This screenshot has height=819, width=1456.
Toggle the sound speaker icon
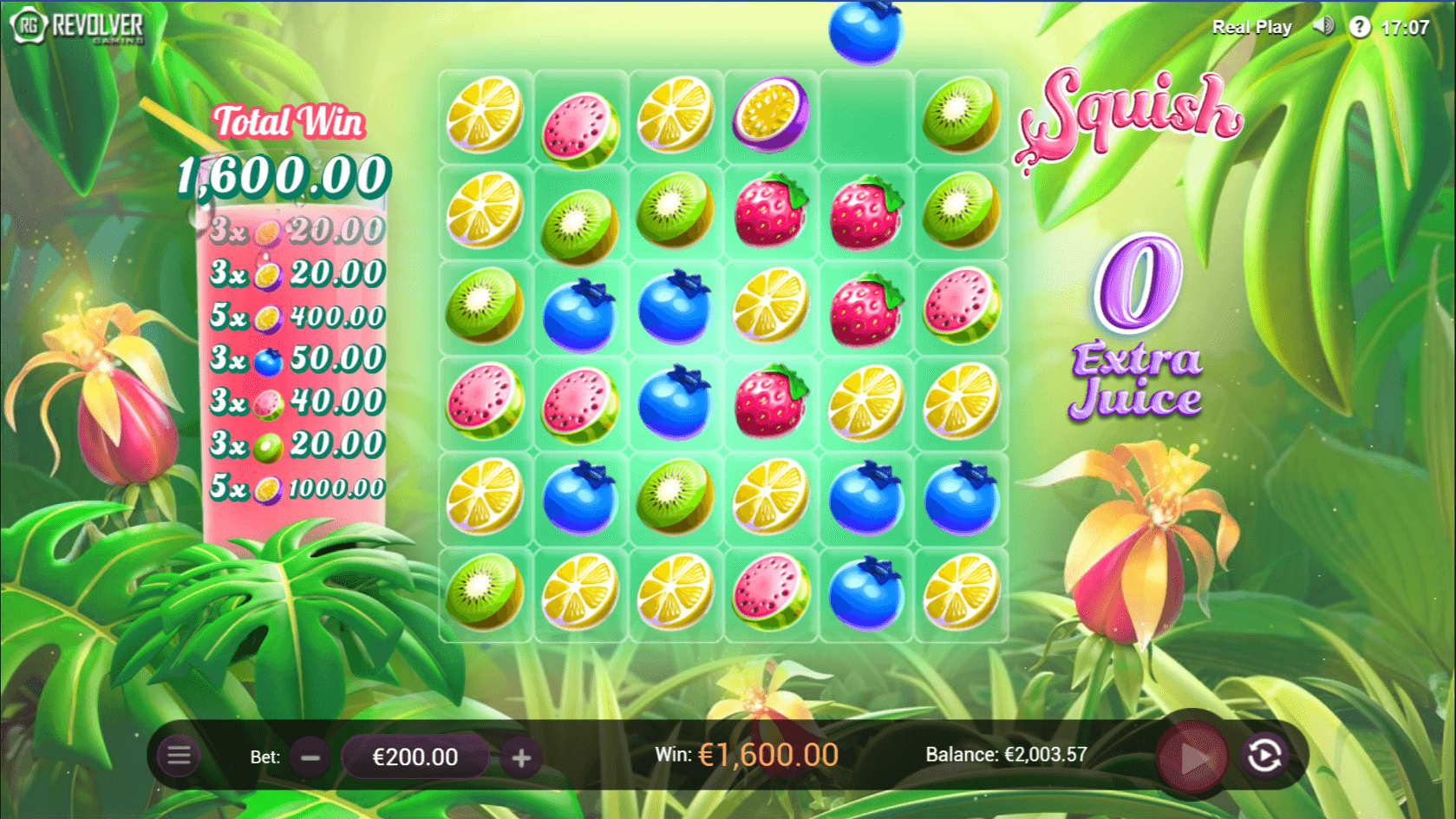click(x=1323, y=26)
